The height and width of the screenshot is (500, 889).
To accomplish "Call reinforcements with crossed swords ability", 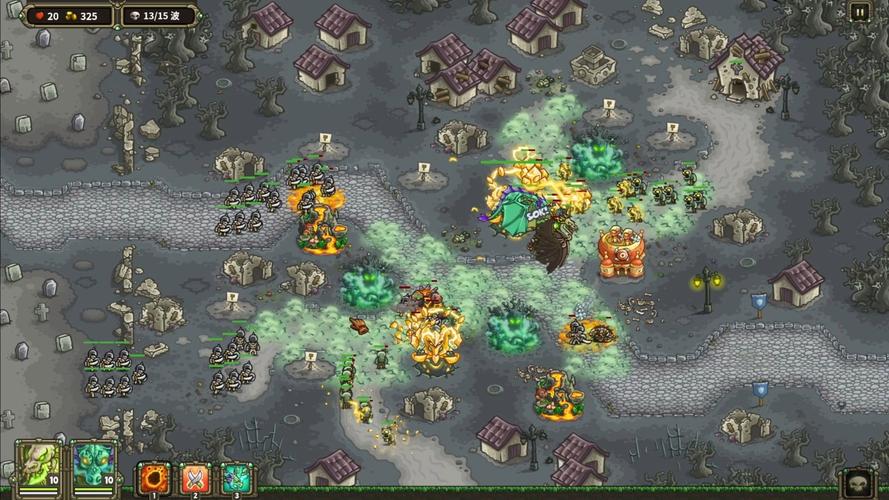I will pyautogui.click(x=197, y=477).
